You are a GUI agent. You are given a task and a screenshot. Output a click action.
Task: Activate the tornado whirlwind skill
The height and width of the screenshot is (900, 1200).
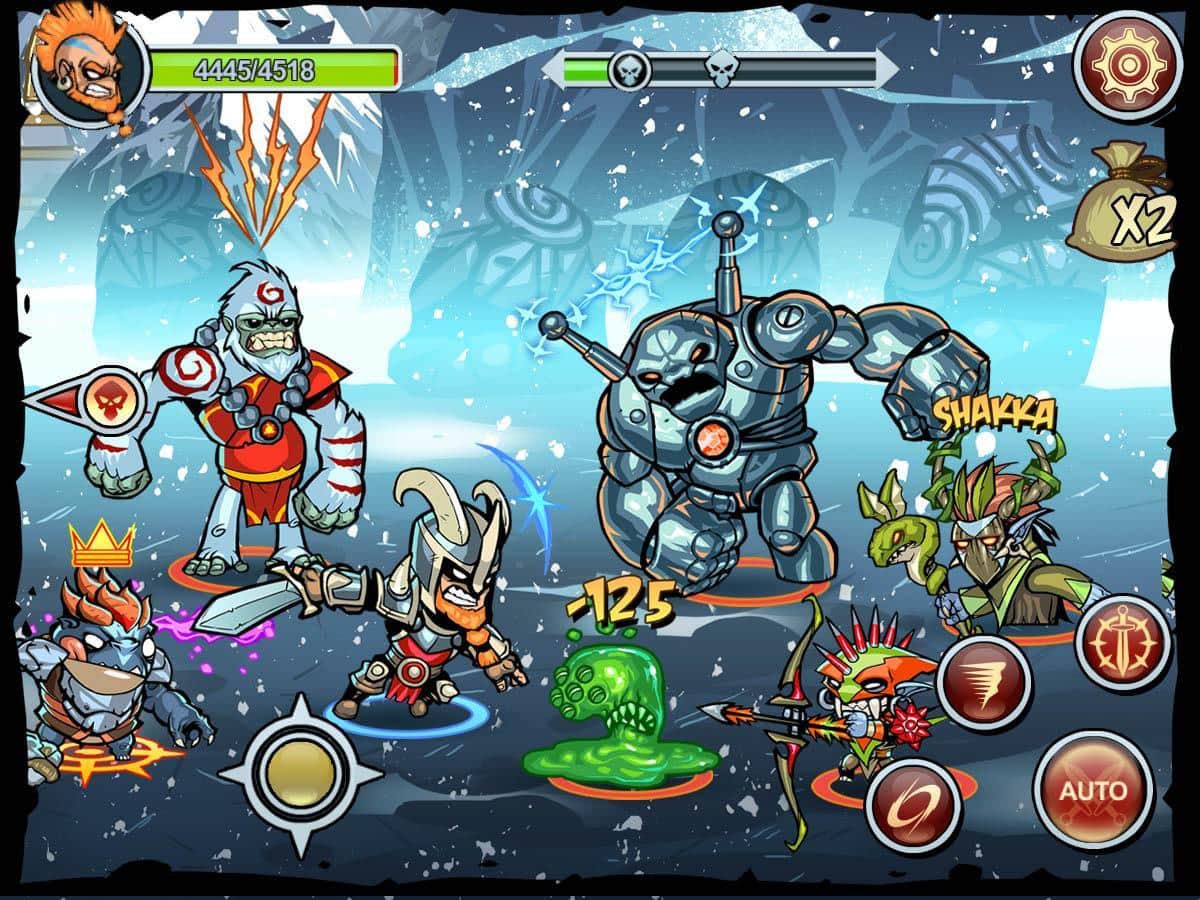tap(984, 683)
